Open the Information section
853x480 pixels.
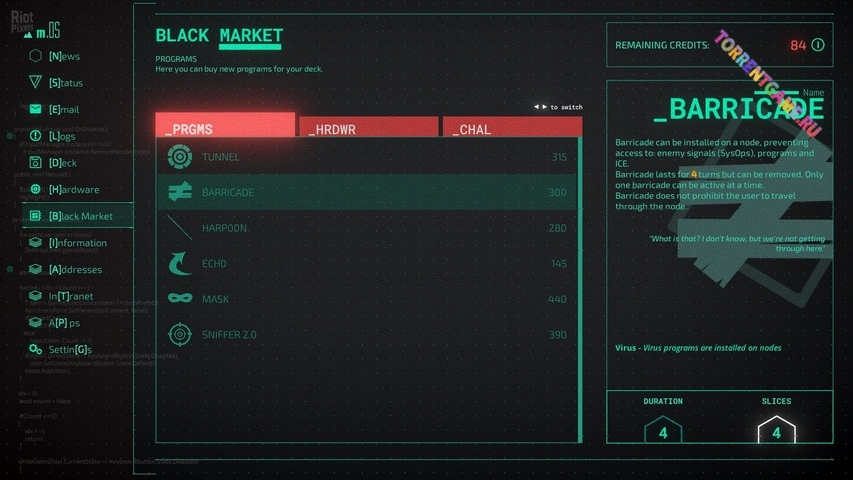click(x=77, y=243)
